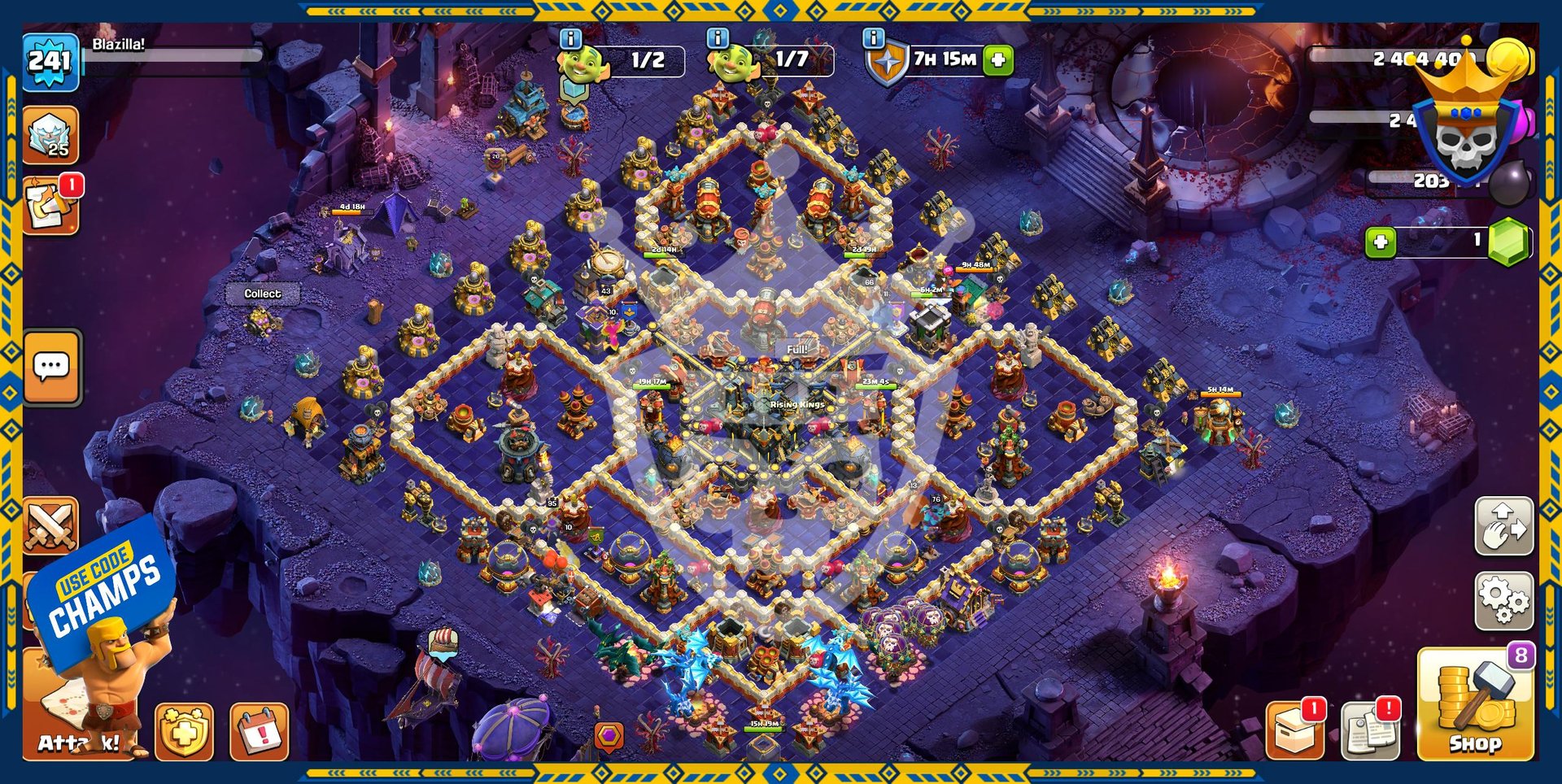Open the info icon above the 1/7 builder counter
Viewport: 1562px width, 784px height.
718,38
